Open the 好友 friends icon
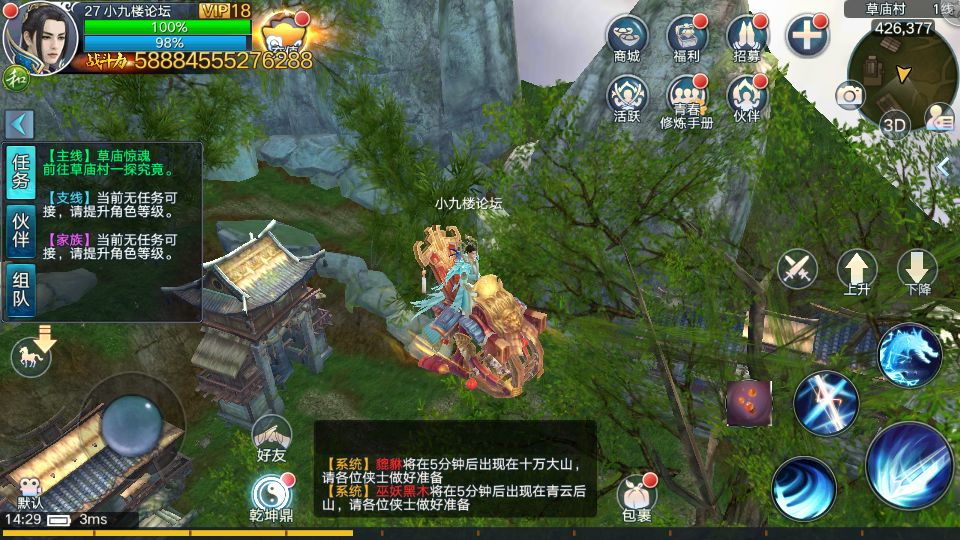 point(271,437)
